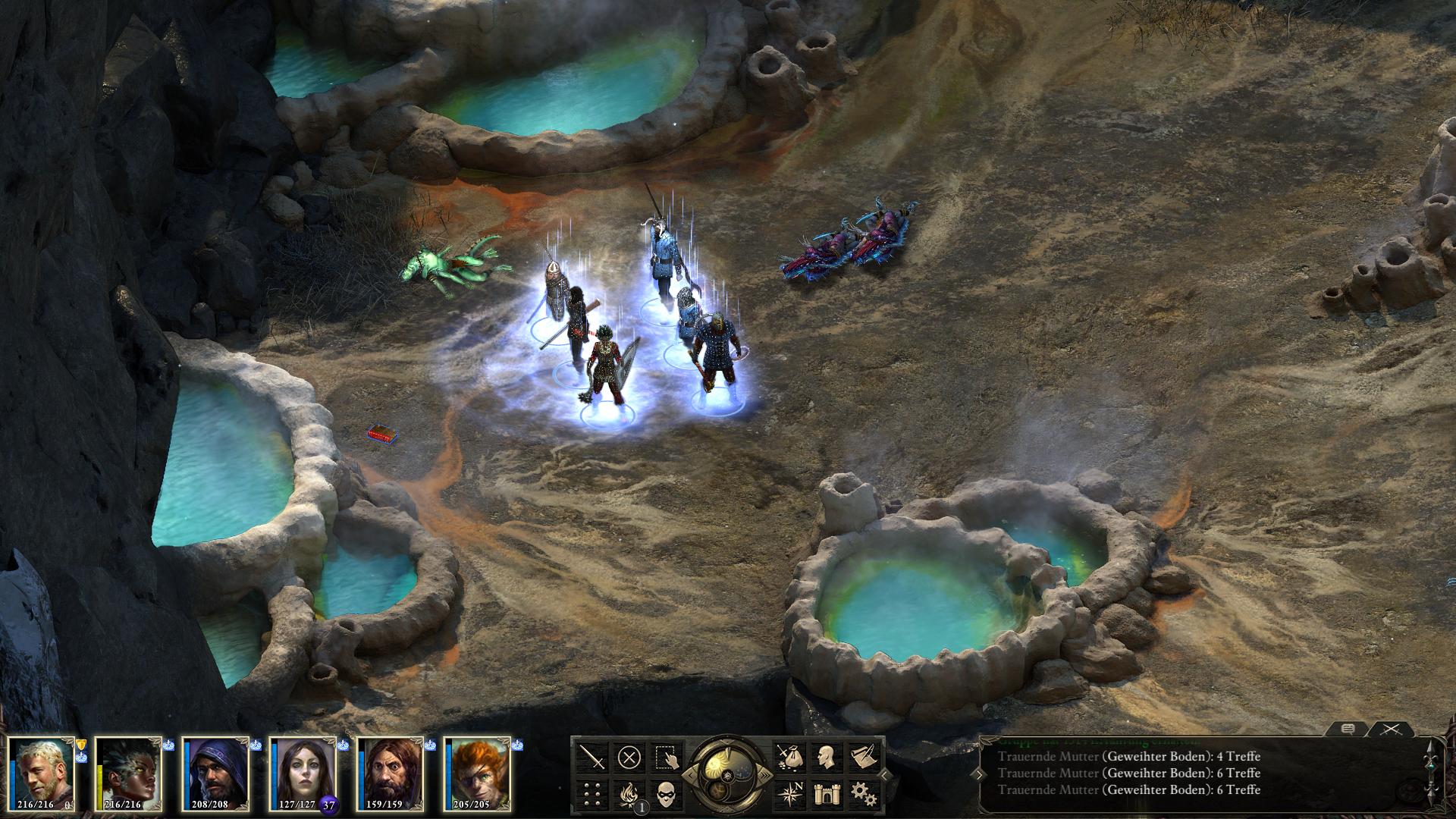Cancel the current action with the X button
The width and height of the screenshot is (1456, 819).
point(629,757)
